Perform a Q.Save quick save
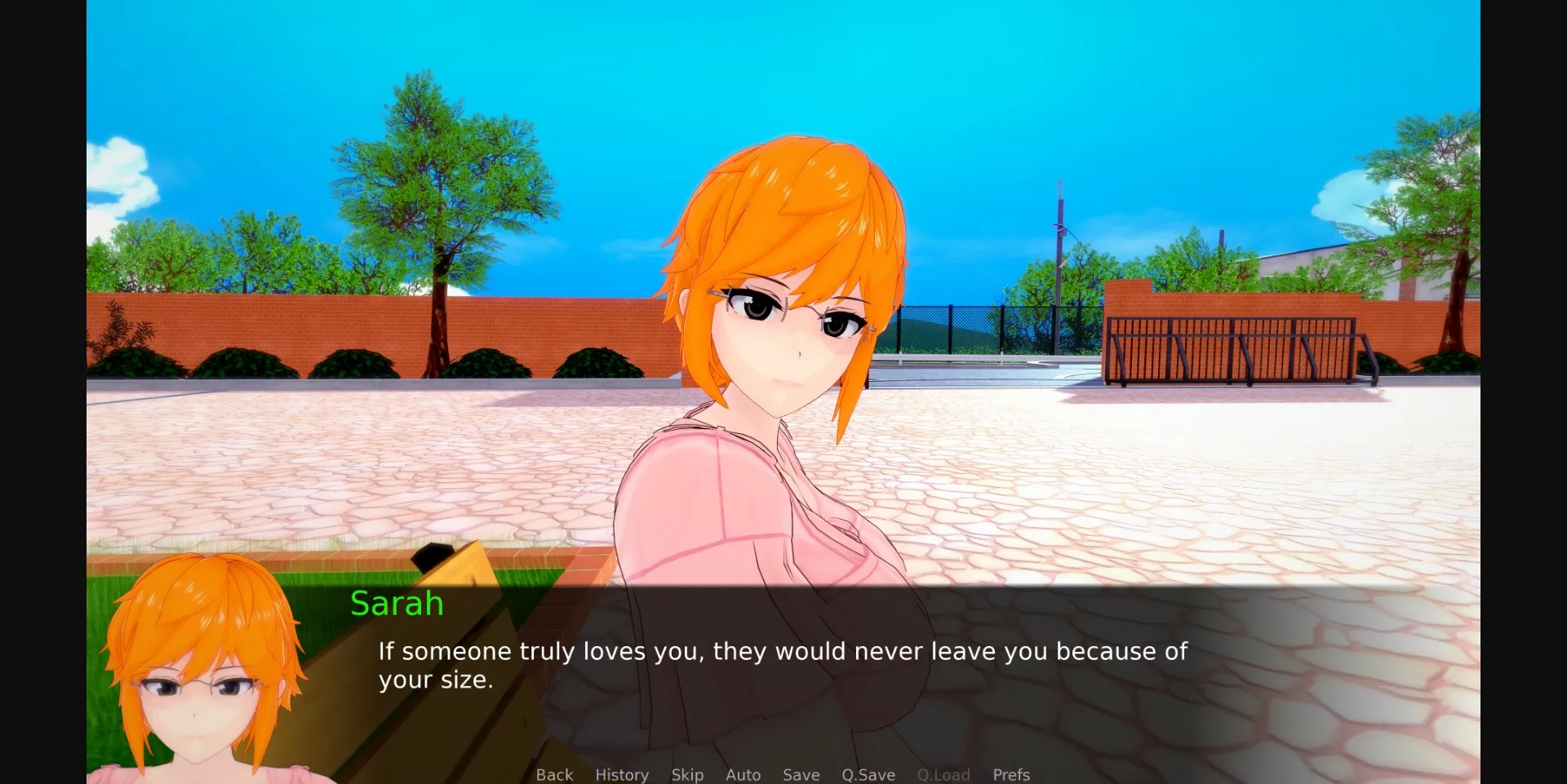 tap(868, 774)
